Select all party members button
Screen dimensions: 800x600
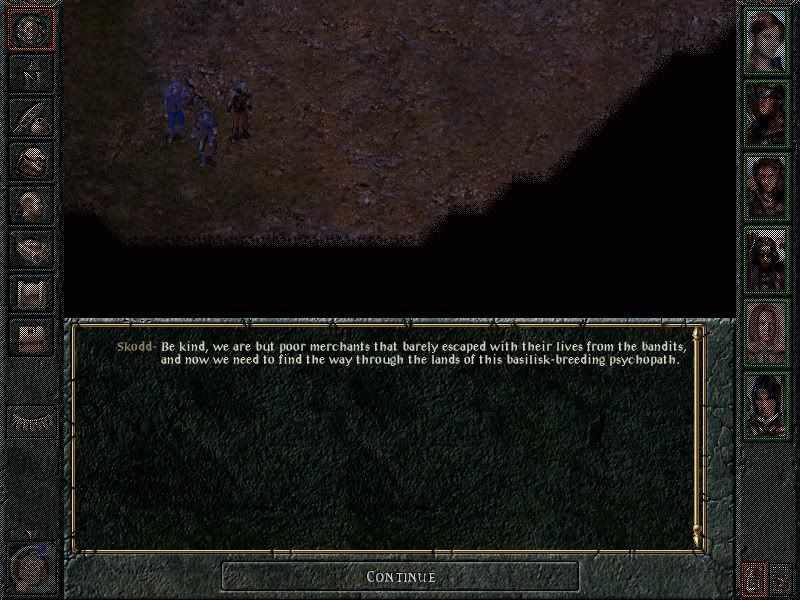pyautogui.click(x=781, y=577)
